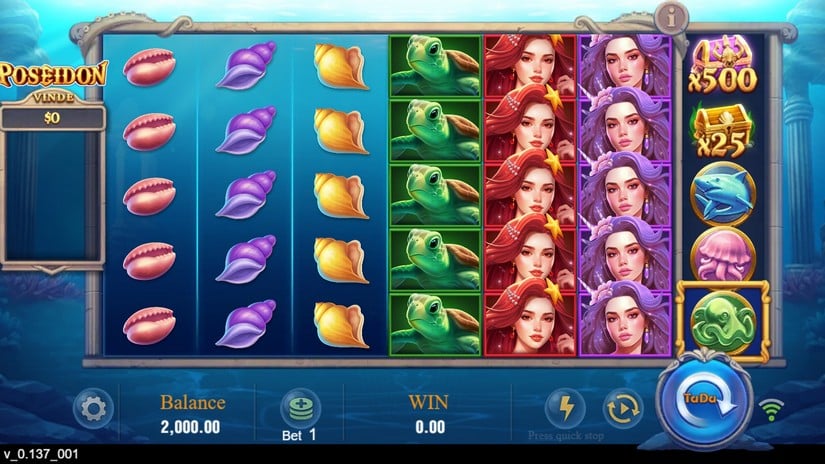Screen dimensions: 825x464
Task: Adjust the bet with the coin stack button
Action: point(298,407)
